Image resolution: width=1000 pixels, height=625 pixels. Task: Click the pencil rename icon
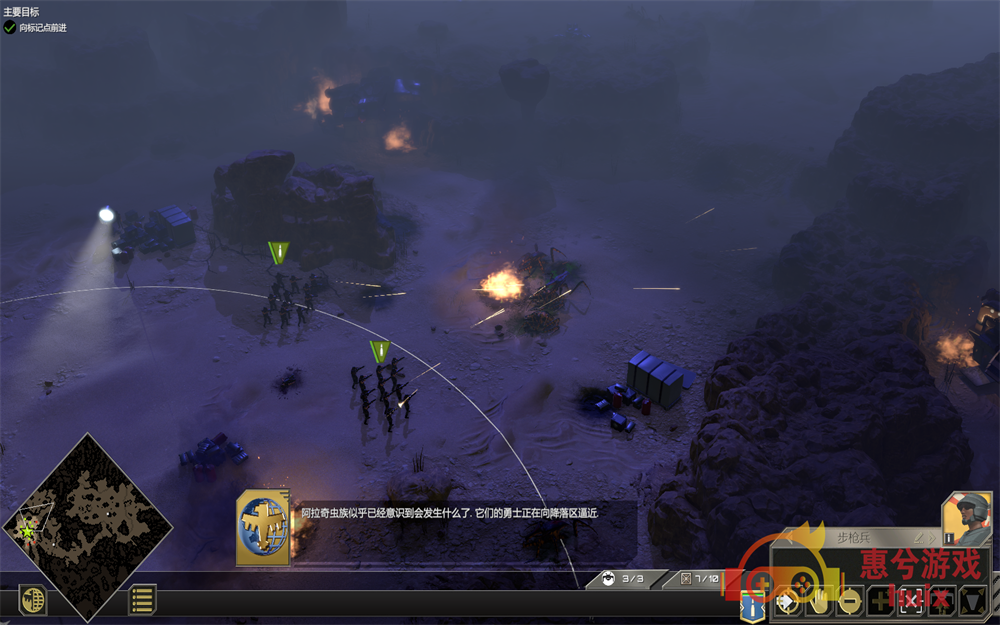click(x=919, y=538)
